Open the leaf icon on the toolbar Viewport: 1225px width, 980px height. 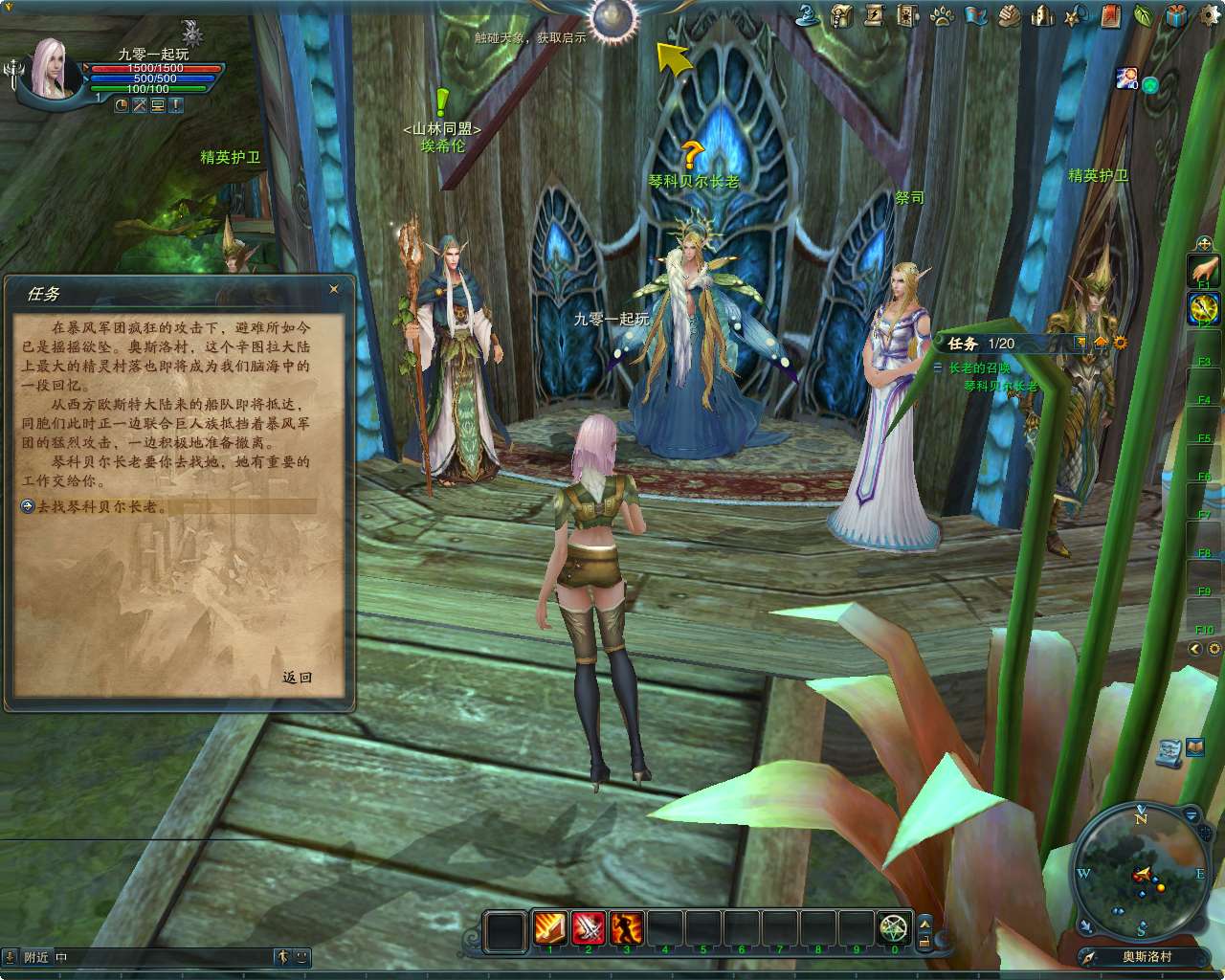click(x=1141, y=16)
